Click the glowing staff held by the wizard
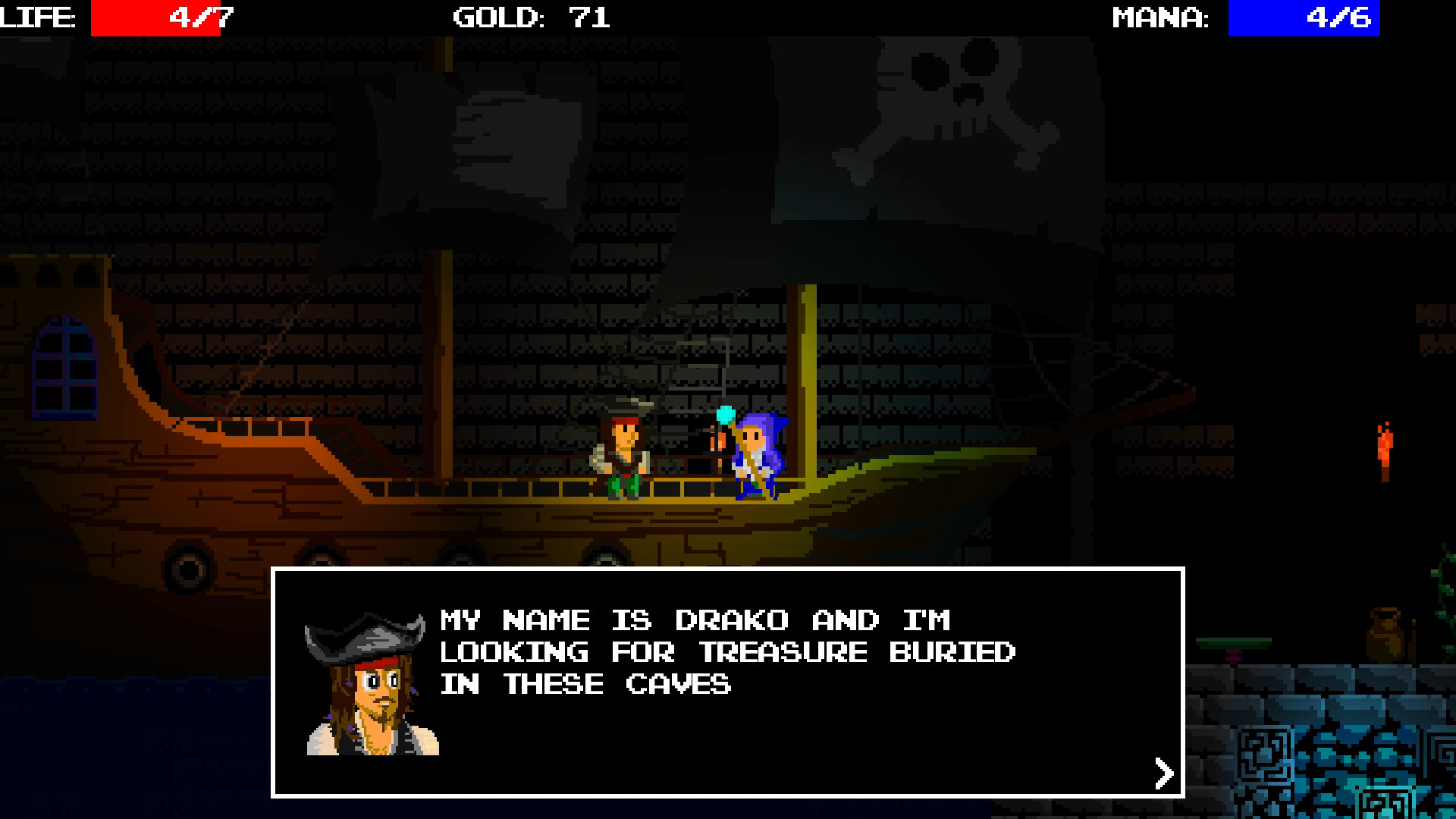 (723, 417)
